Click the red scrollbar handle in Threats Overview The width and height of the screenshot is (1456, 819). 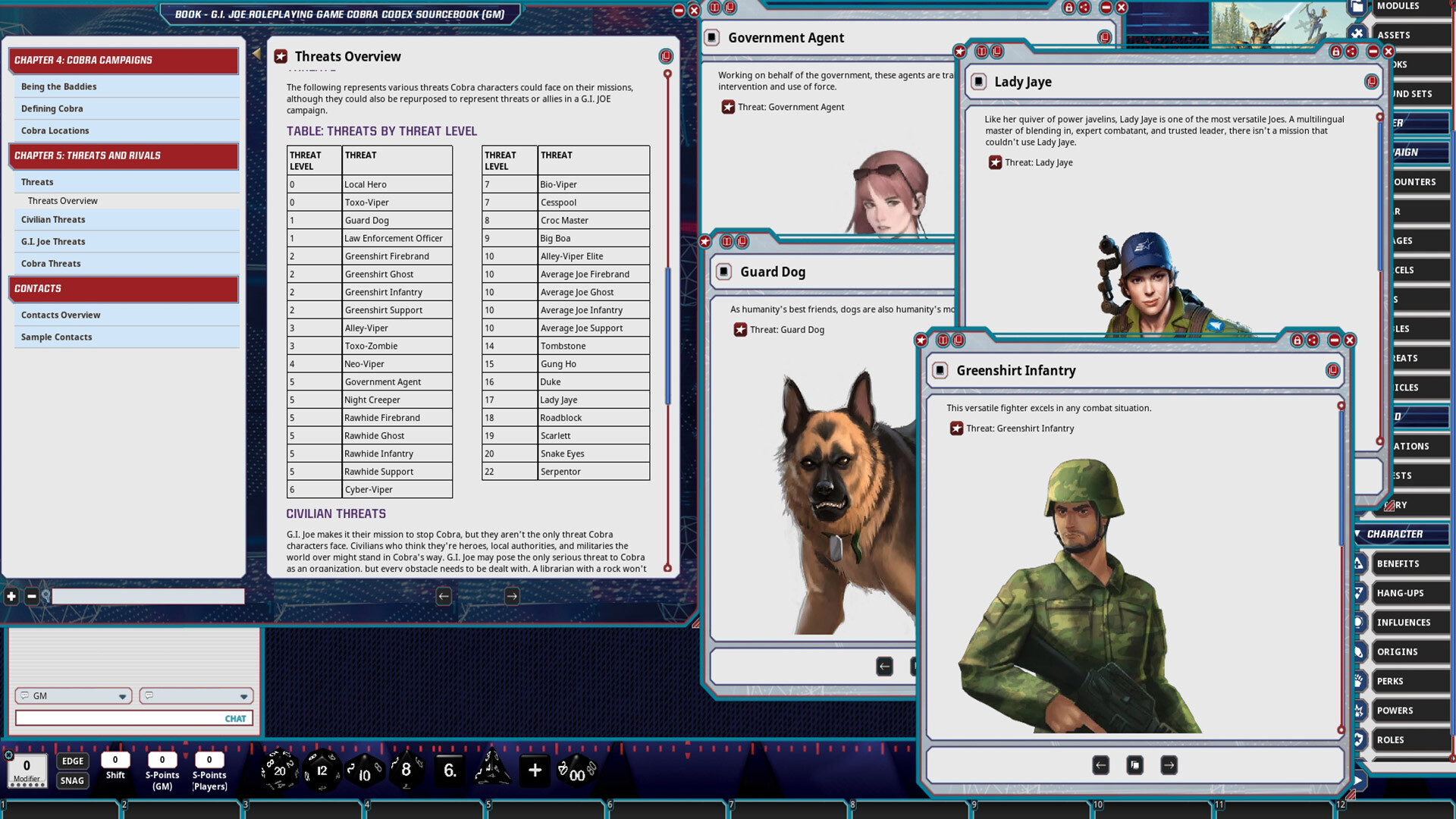click(x=667, y=75)
